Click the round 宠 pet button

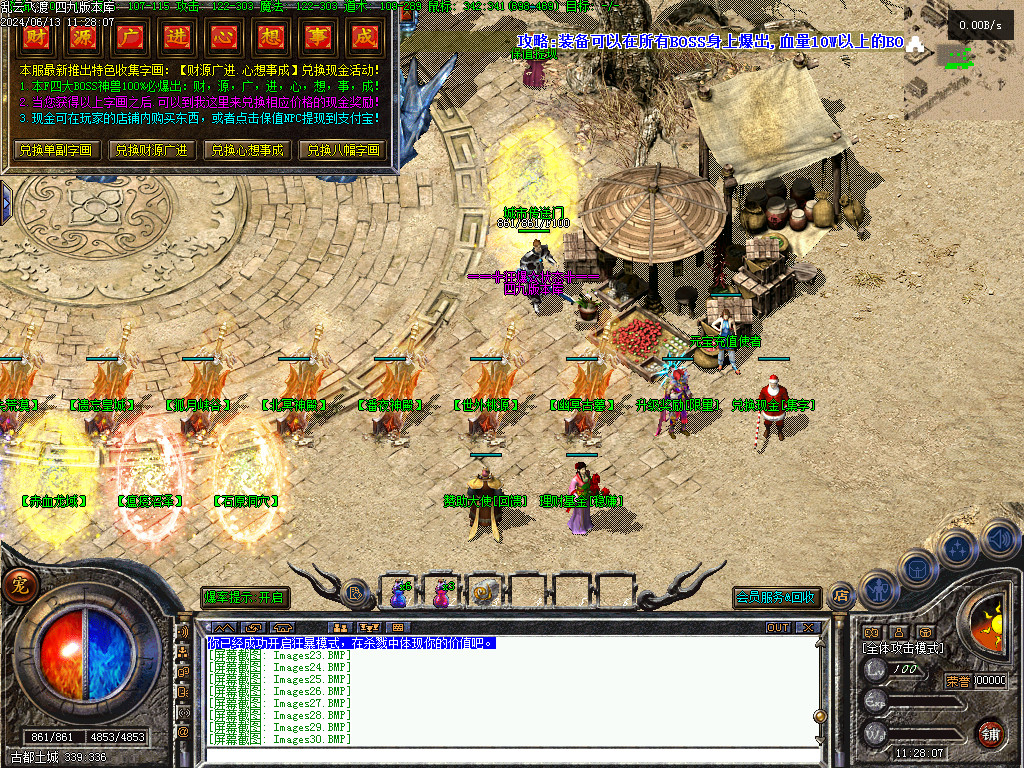18,585
